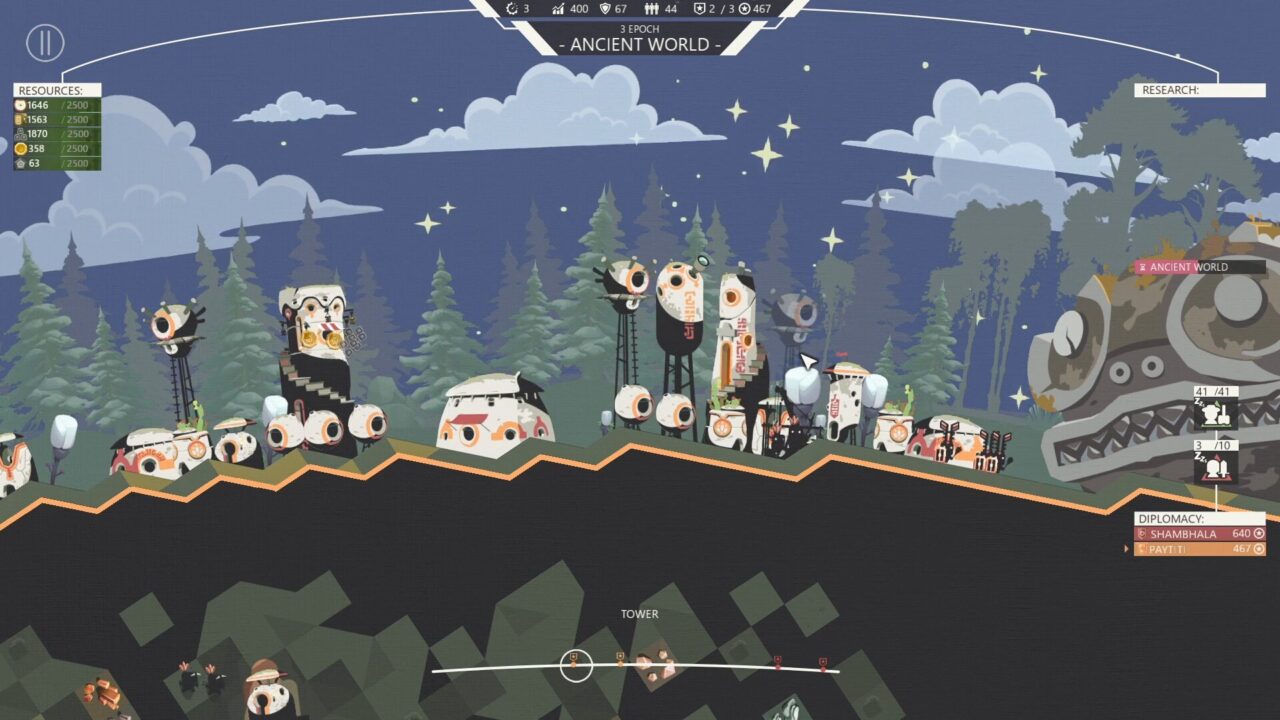Open the warrior unit panel showing 3/10
This screenshot has width=1280, height=720.
[x=1215, y=470]
